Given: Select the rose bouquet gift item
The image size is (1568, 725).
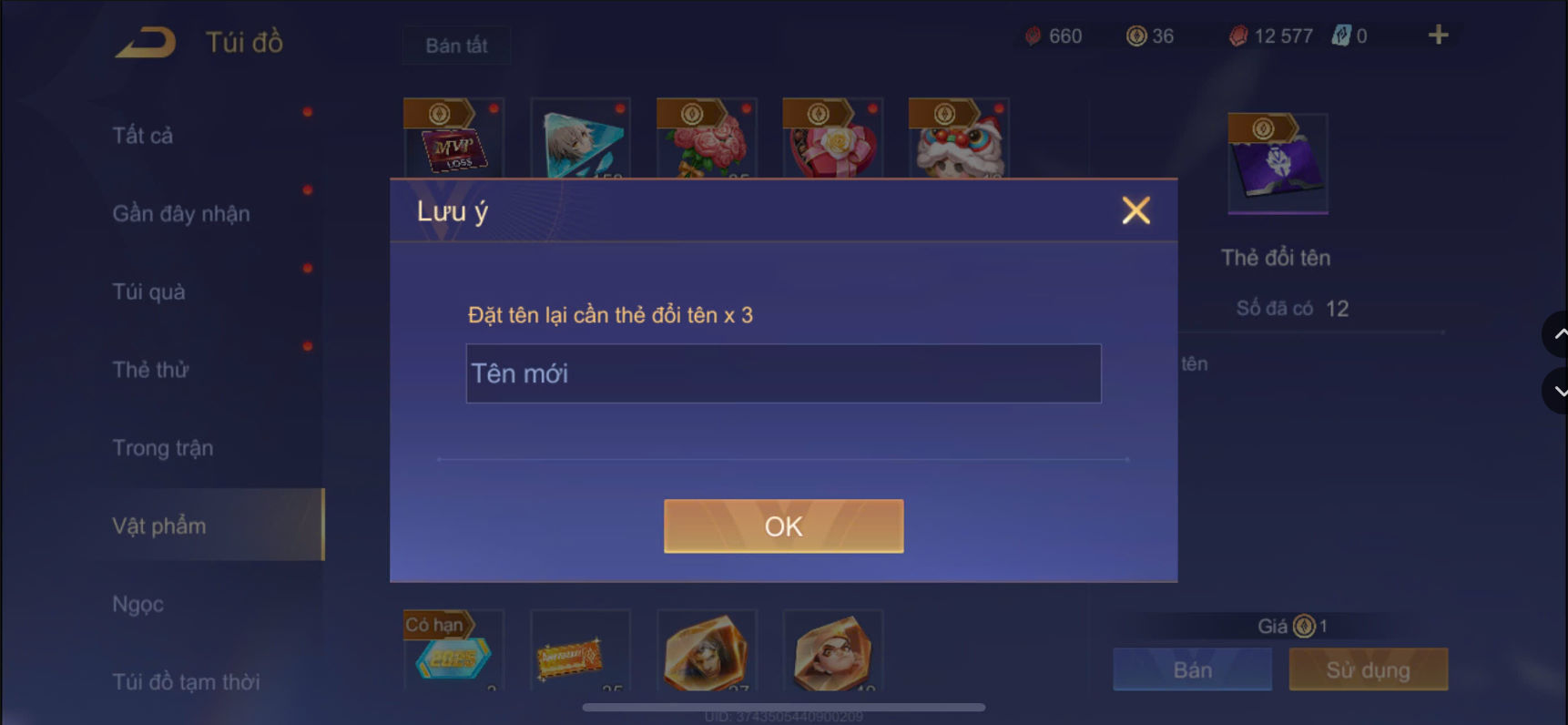Looking at the screenshot, I should pyautogui.click(x=706, y=141).
